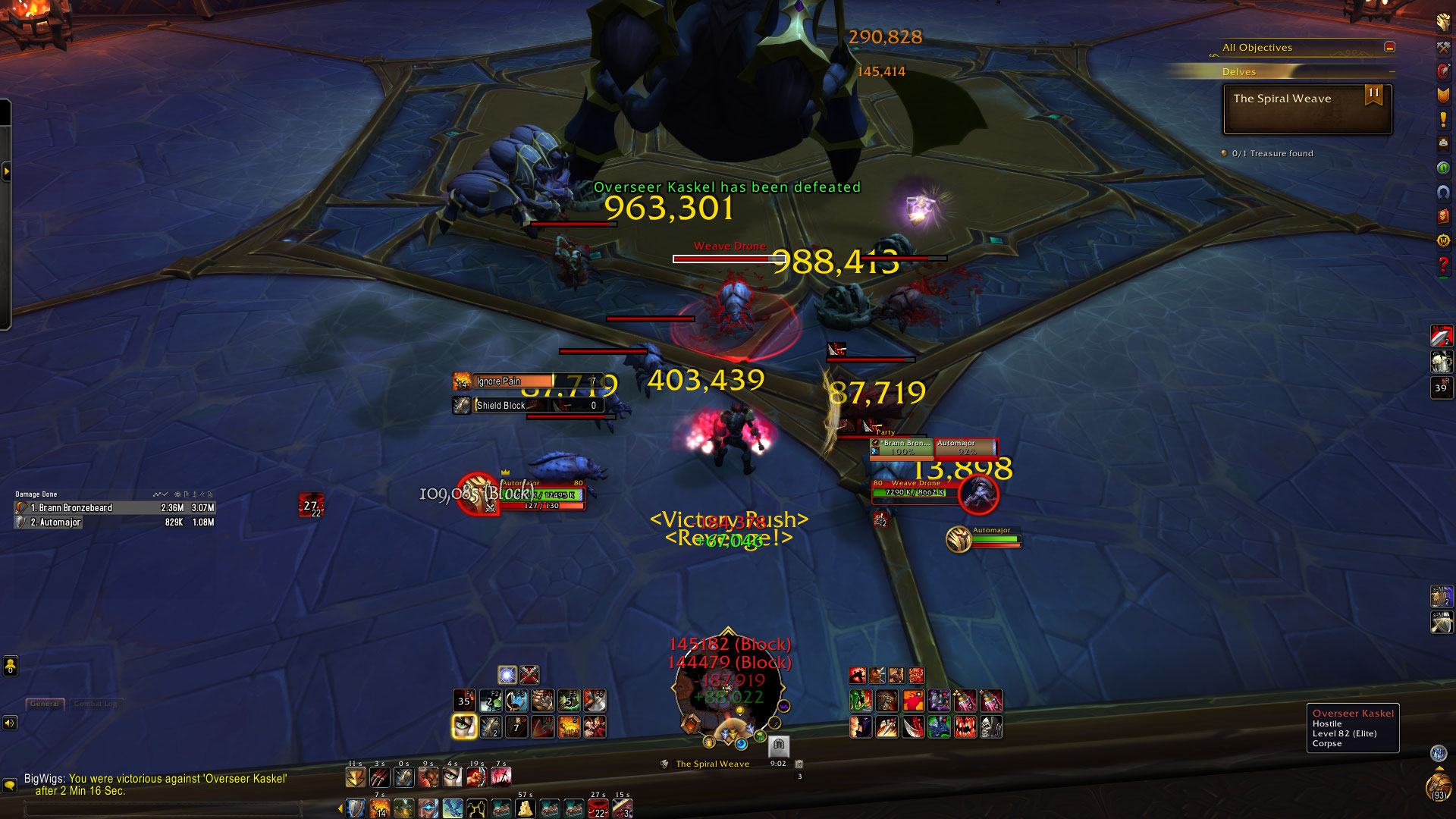
Task: Toggle the voice chat speaker button
Action: tap(10, 723)
